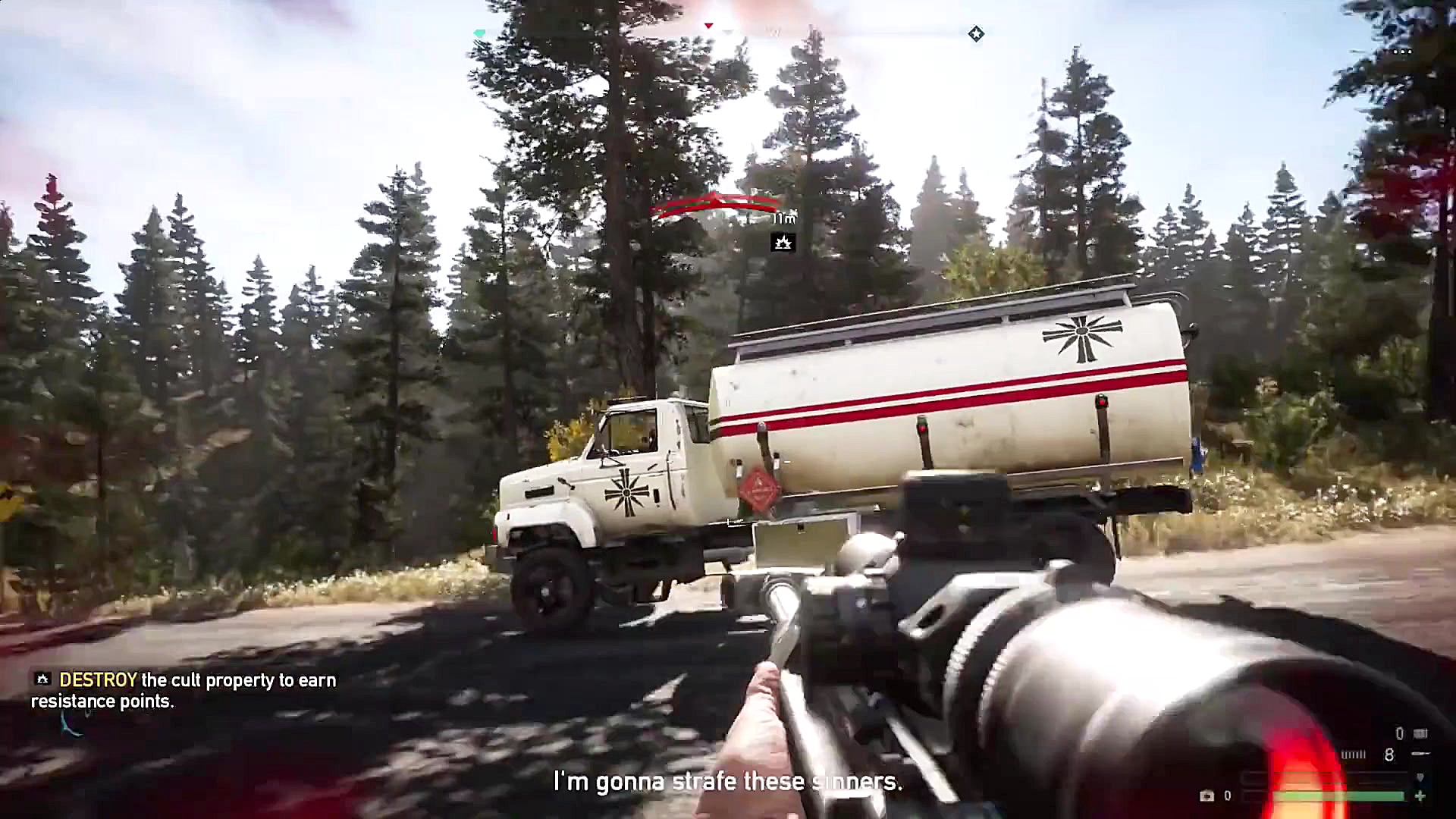Open the ellipsis menu in top right corner
Screen dimensions: 1456x819
[x=1404, y=50]
